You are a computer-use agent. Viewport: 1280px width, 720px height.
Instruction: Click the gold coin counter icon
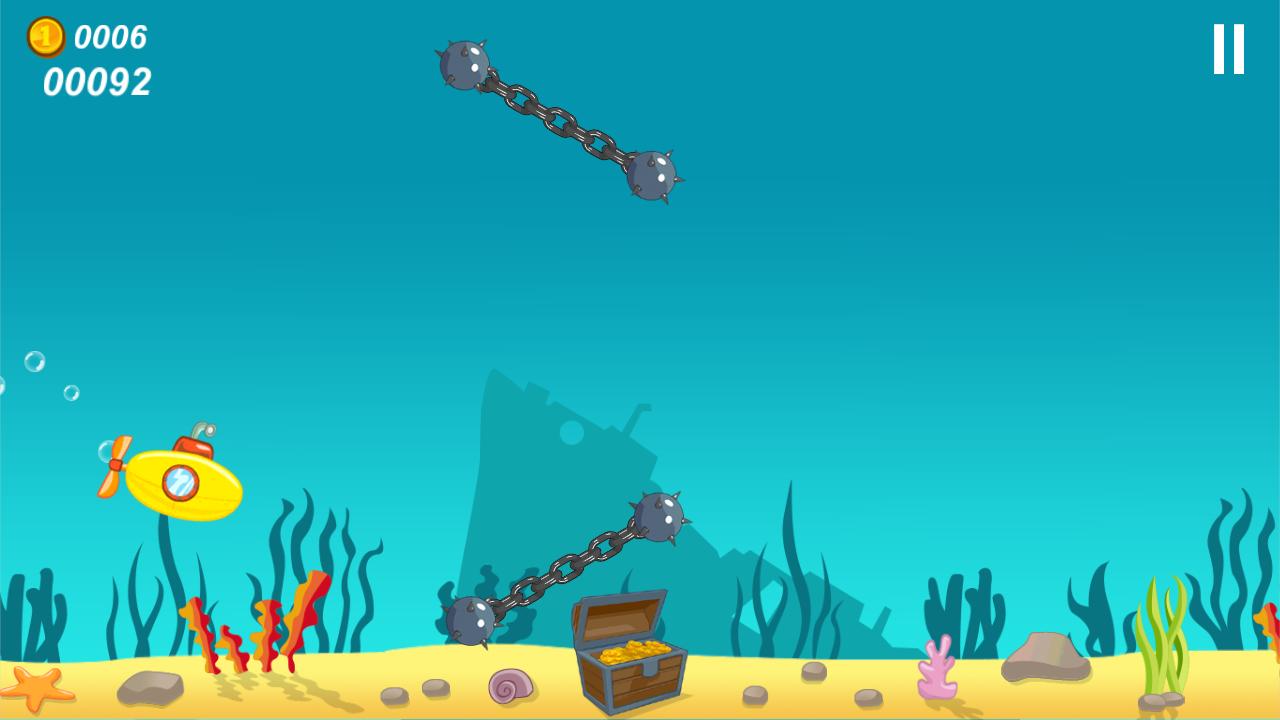[47, 38]
